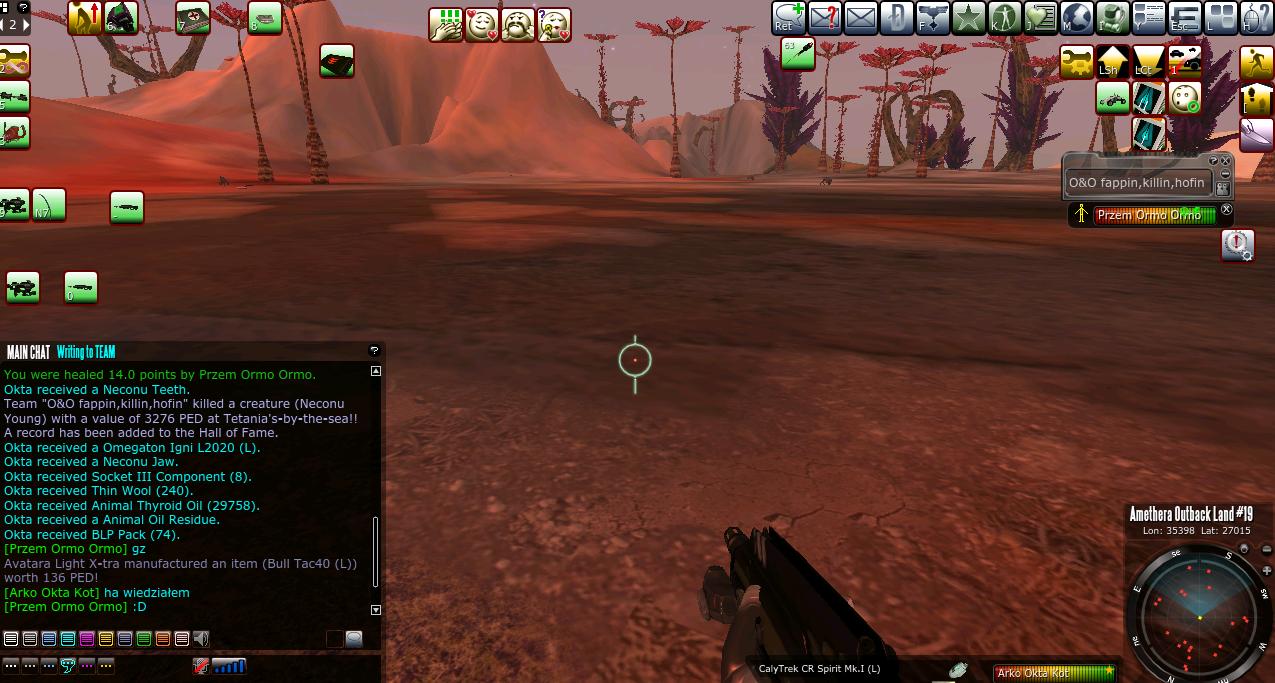
Task: Spawn the buggy vehicle icon
Action: (1112, 98)
